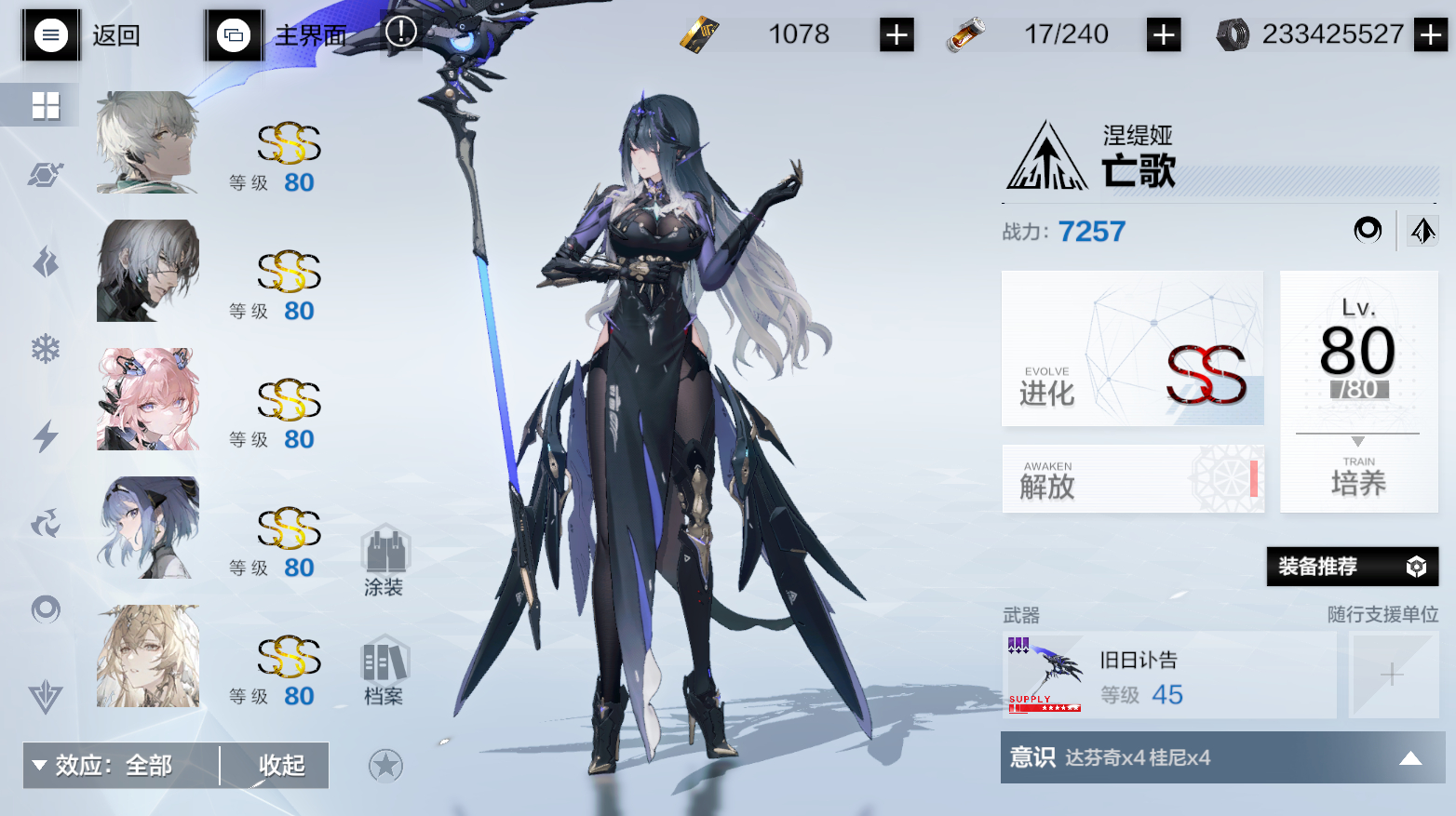Open the 解放 Awaken panel

click(x=1132, y=478)
